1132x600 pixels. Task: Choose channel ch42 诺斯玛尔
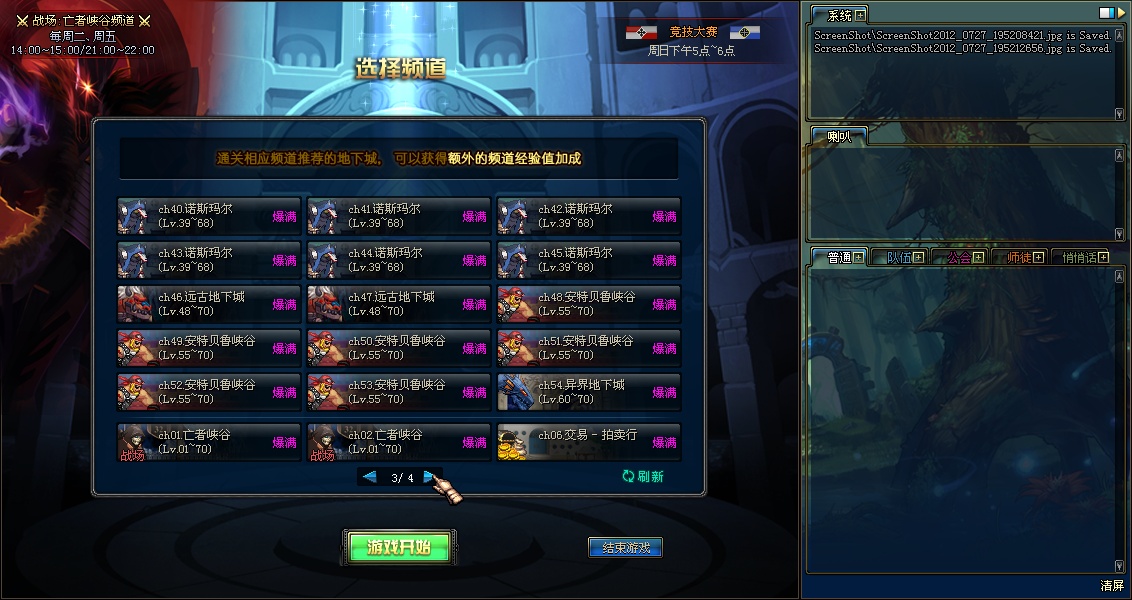(589, 216)
